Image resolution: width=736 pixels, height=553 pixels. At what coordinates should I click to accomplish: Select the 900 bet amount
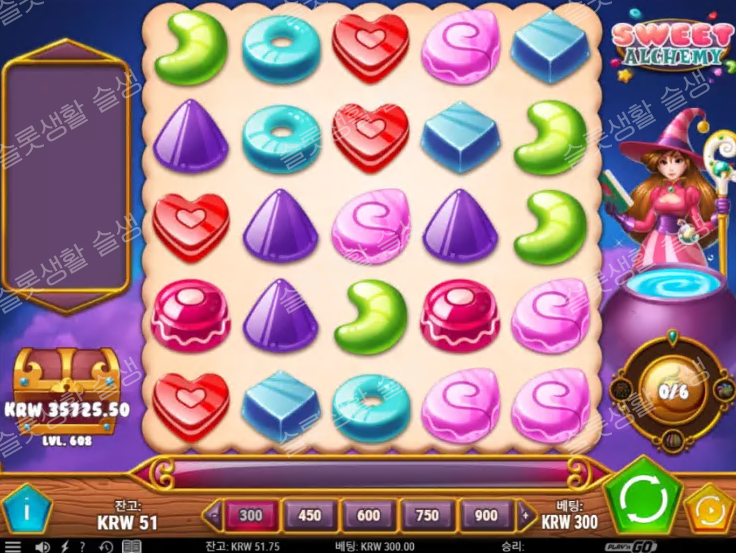pyautogui.click(x=487, y=516)
